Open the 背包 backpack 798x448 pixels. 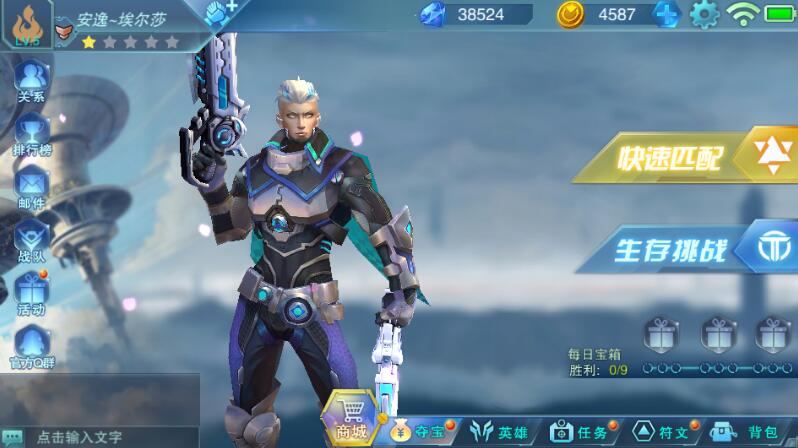click(x=748, y=432)
